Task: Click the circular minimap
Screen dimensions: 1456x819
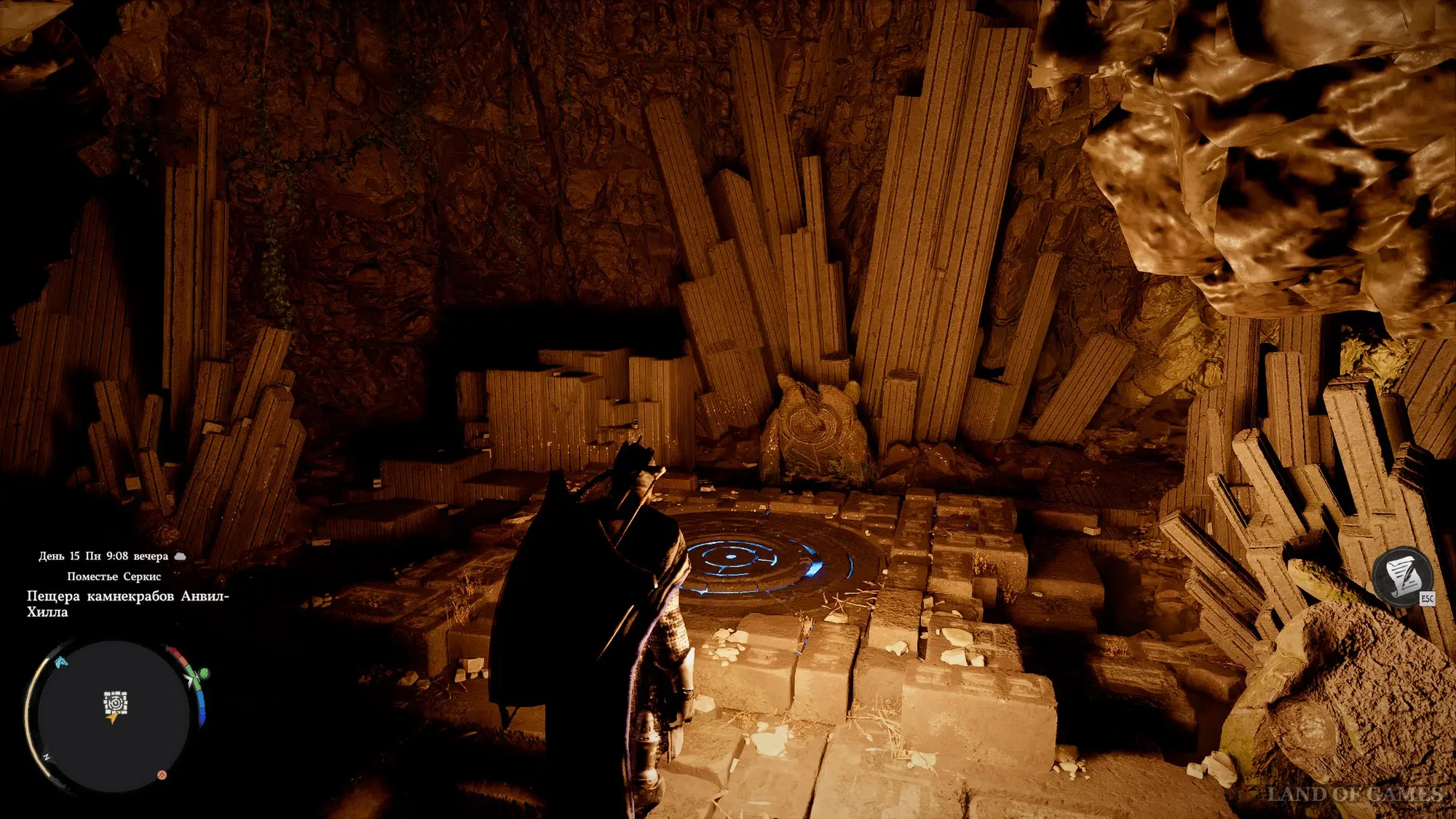Action: point(114,717)
